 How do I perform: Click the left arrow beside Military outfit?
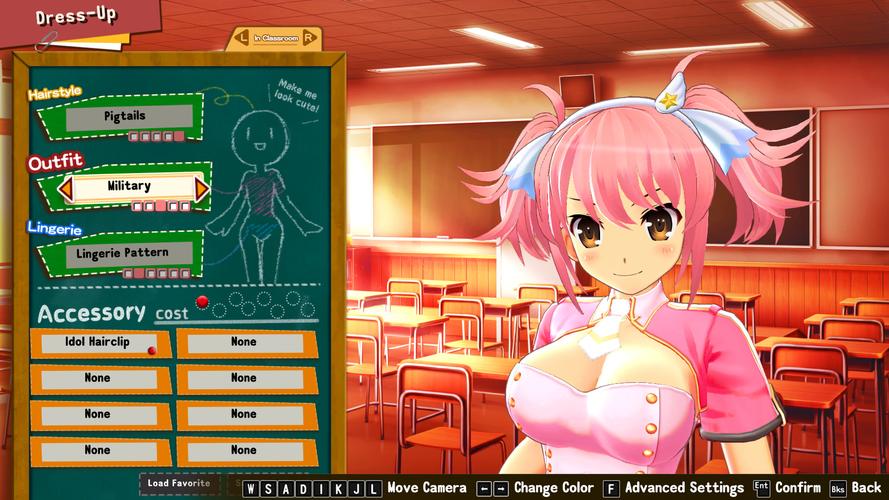point(66,187)
